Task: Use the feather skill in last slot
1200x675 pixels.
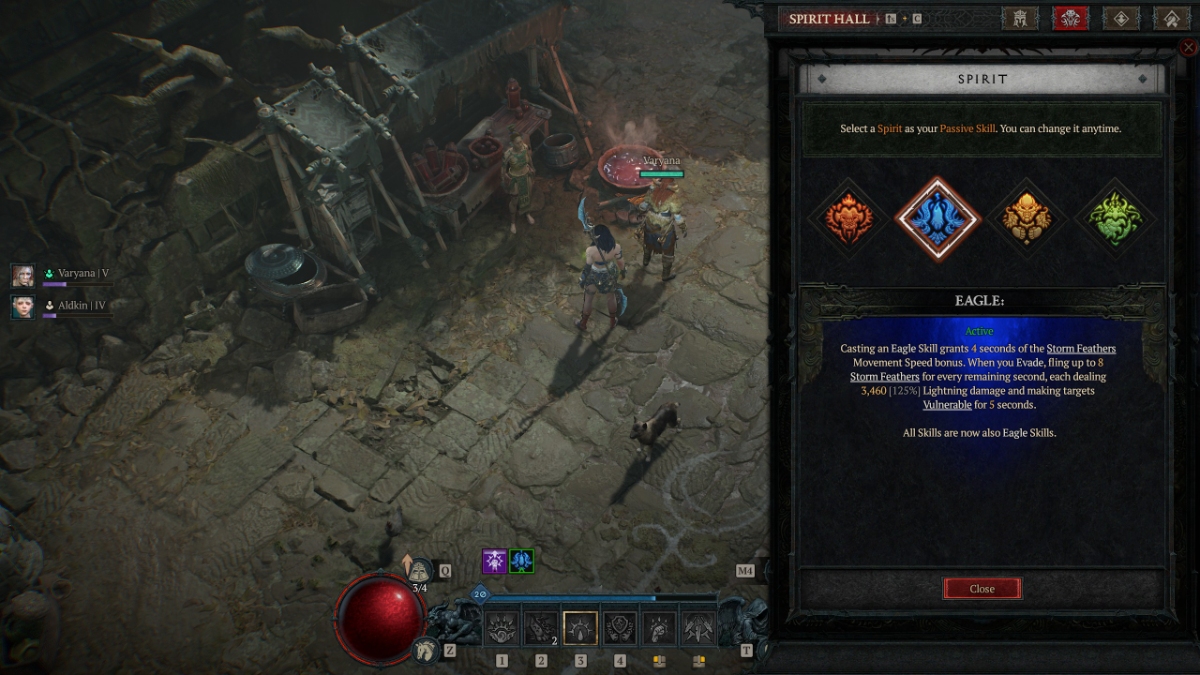Action: (x=698, y=628)
